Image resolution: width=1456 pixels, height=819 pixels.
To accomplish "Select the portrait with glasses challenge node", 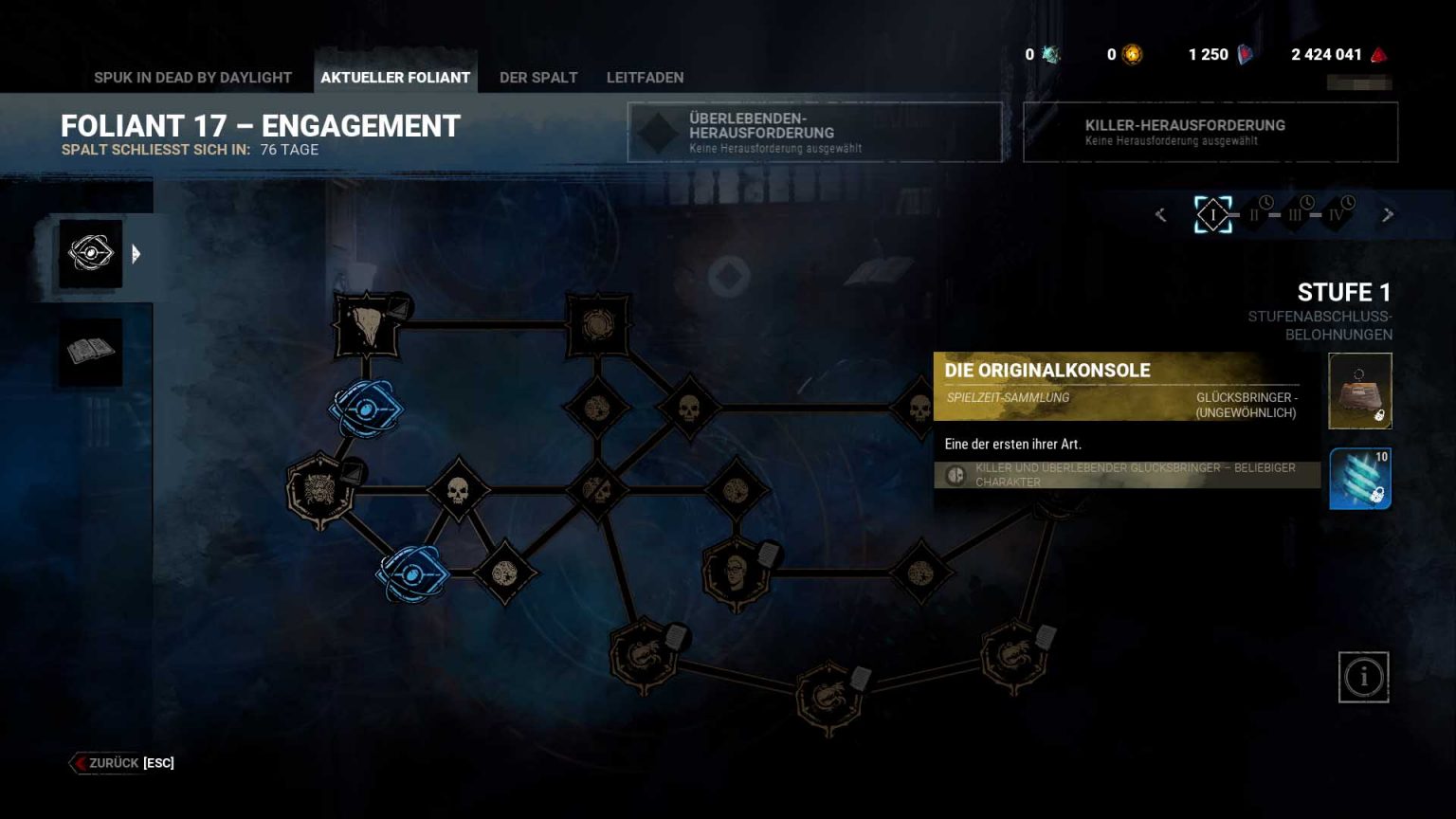I will [x=736, y=572].
